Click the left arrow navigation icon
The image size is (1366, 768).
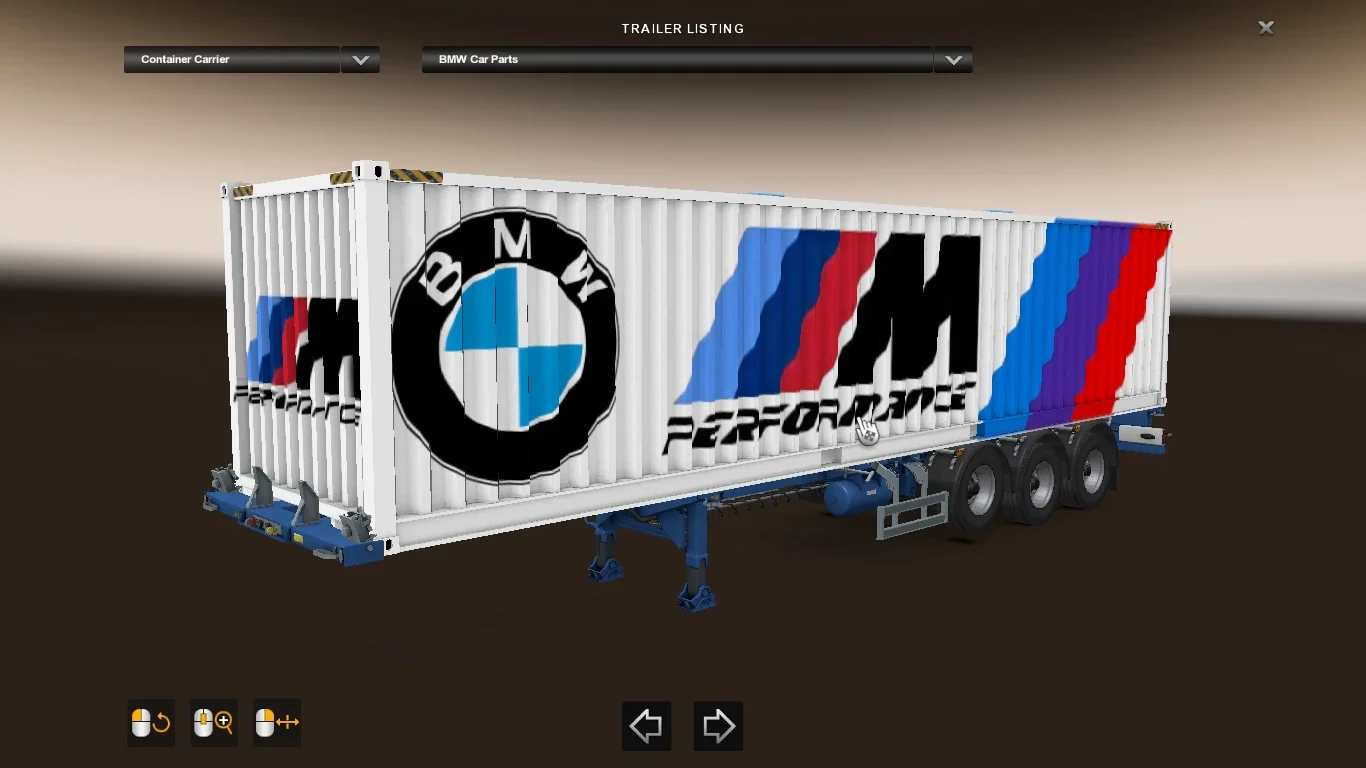point(646,726)
